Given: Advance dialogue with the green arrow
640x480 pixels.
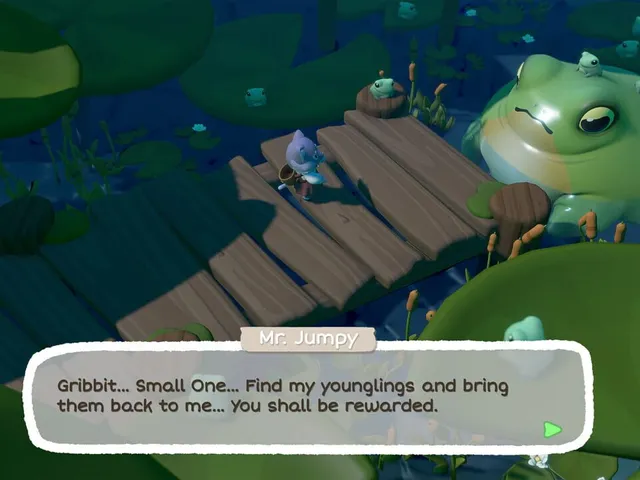Looking at the screenshot, I should point(552,429).
